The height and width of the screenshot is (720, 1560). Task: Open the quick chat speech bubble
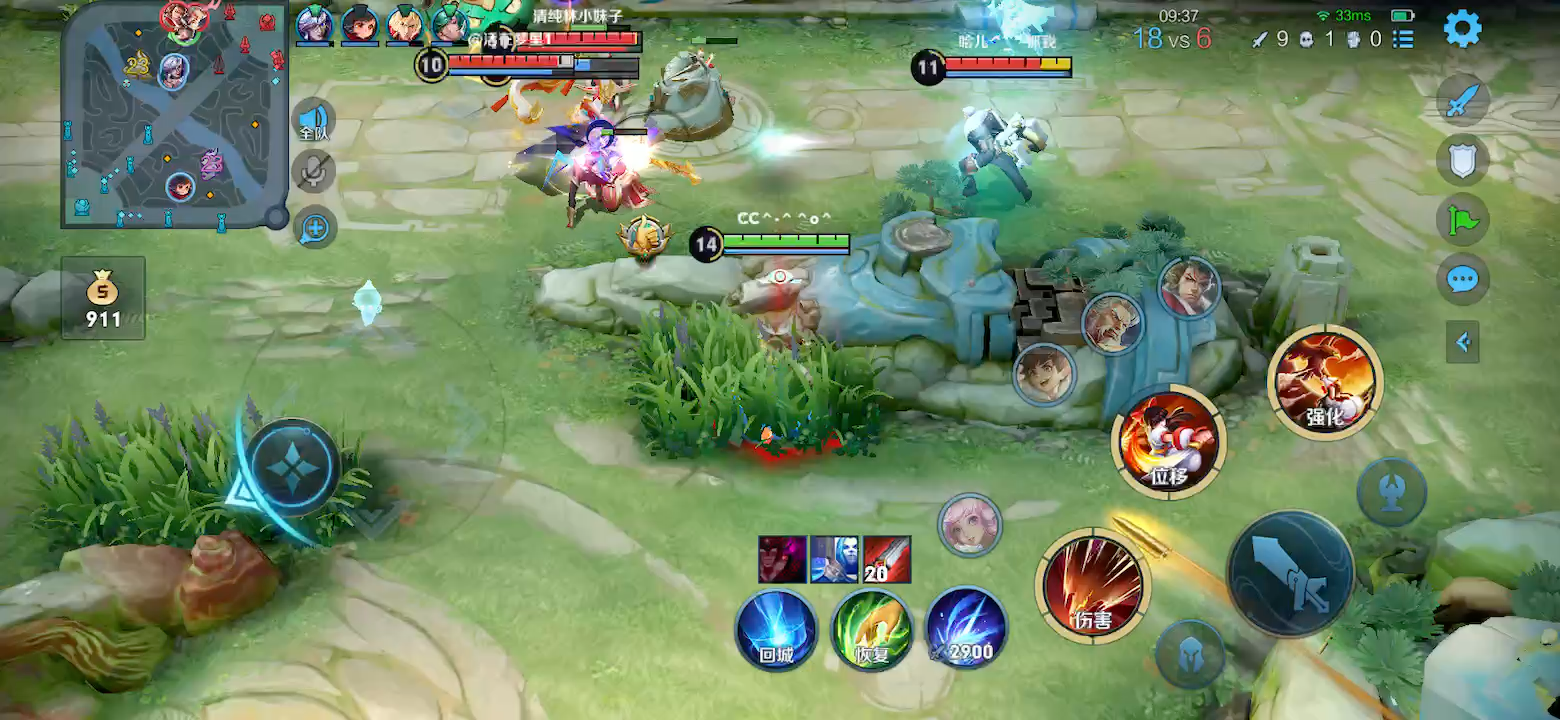(1463, 279)
